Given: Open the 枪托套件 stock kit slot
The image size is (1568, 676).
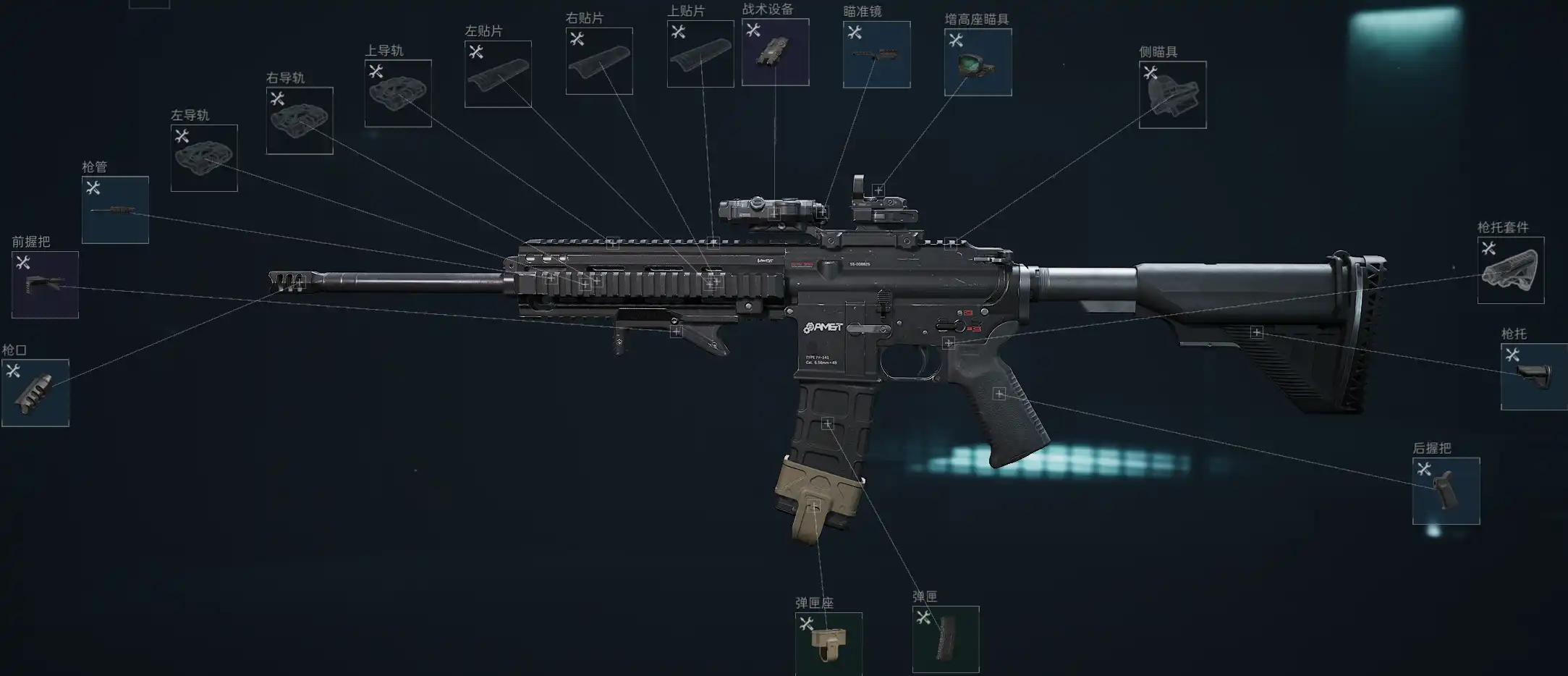Looking at the screenshot, I should point(1511,270).
